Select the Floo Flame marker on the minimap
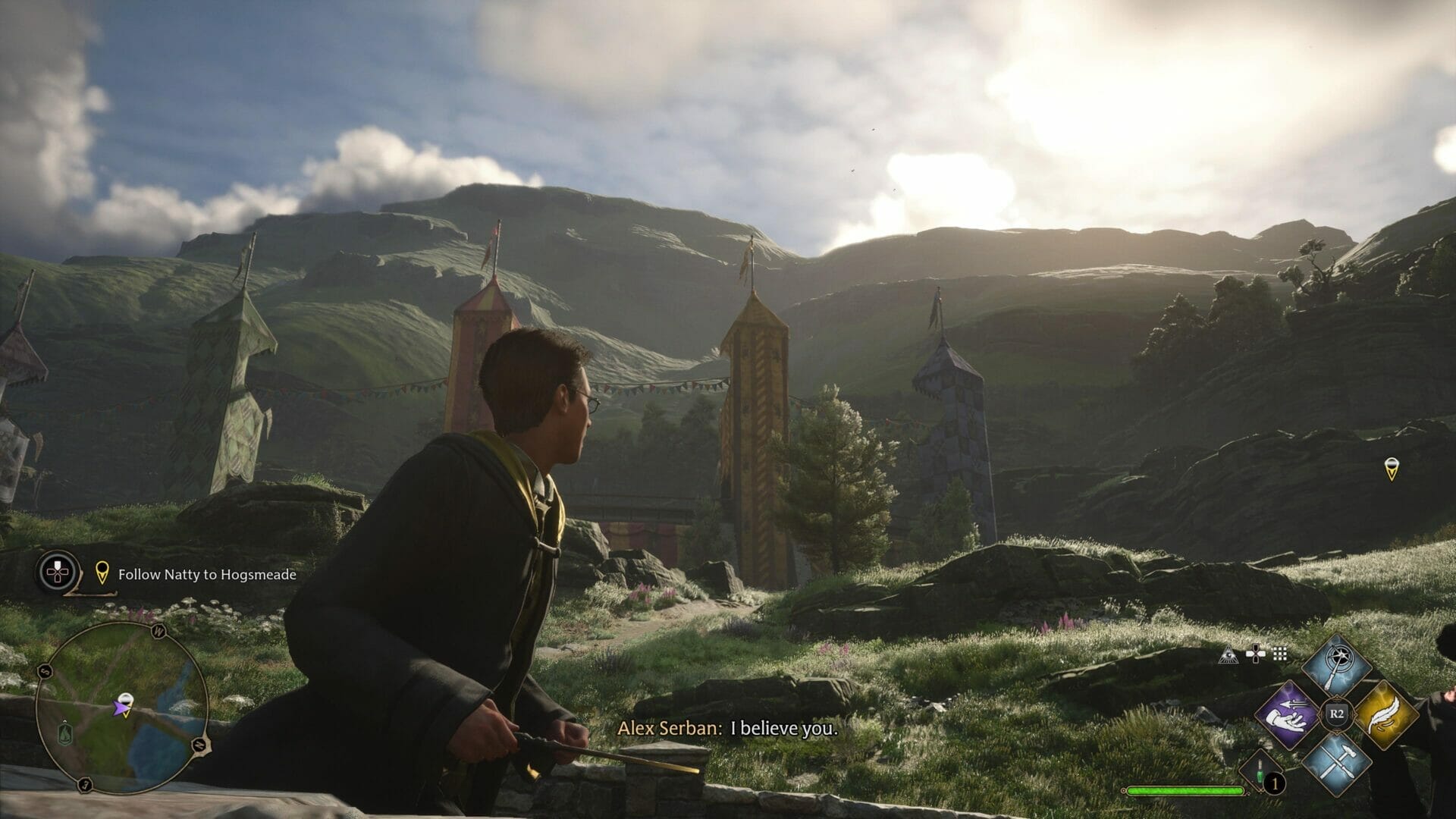This screenshot has width=1456, height=819. pos(66,732)
